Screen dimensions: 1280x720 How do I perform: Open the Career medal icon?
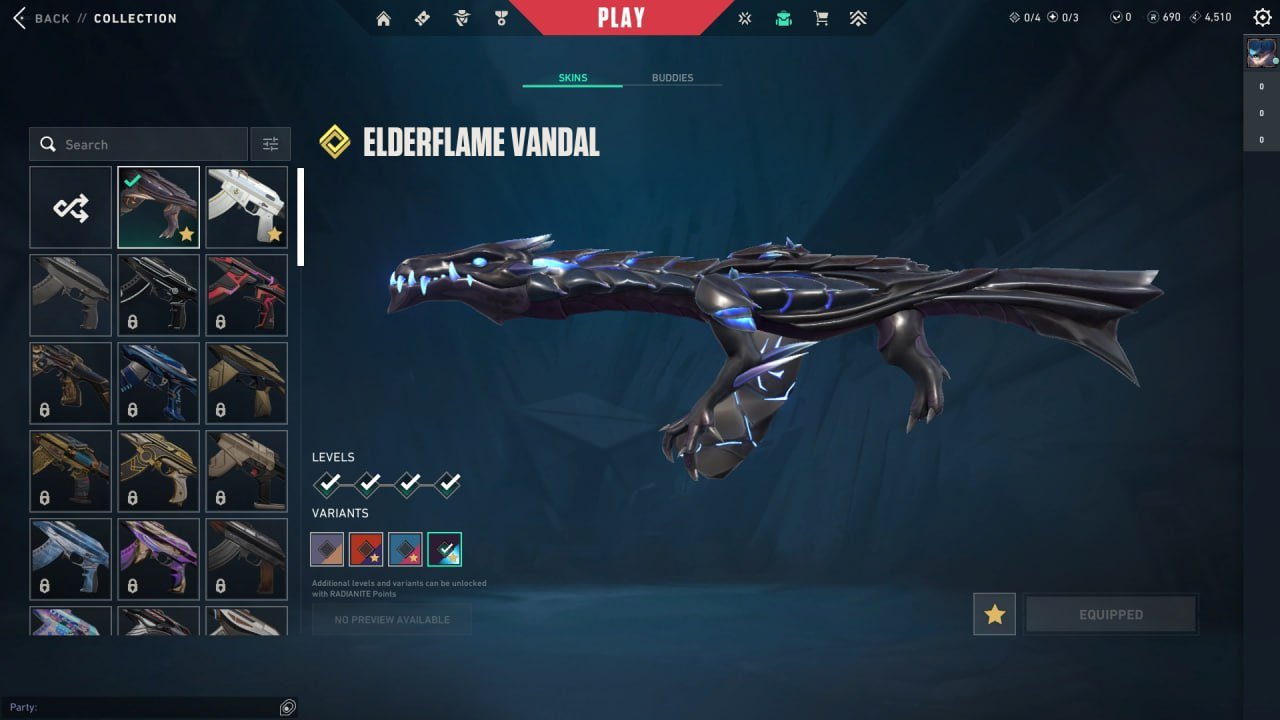tap(501, 17)
